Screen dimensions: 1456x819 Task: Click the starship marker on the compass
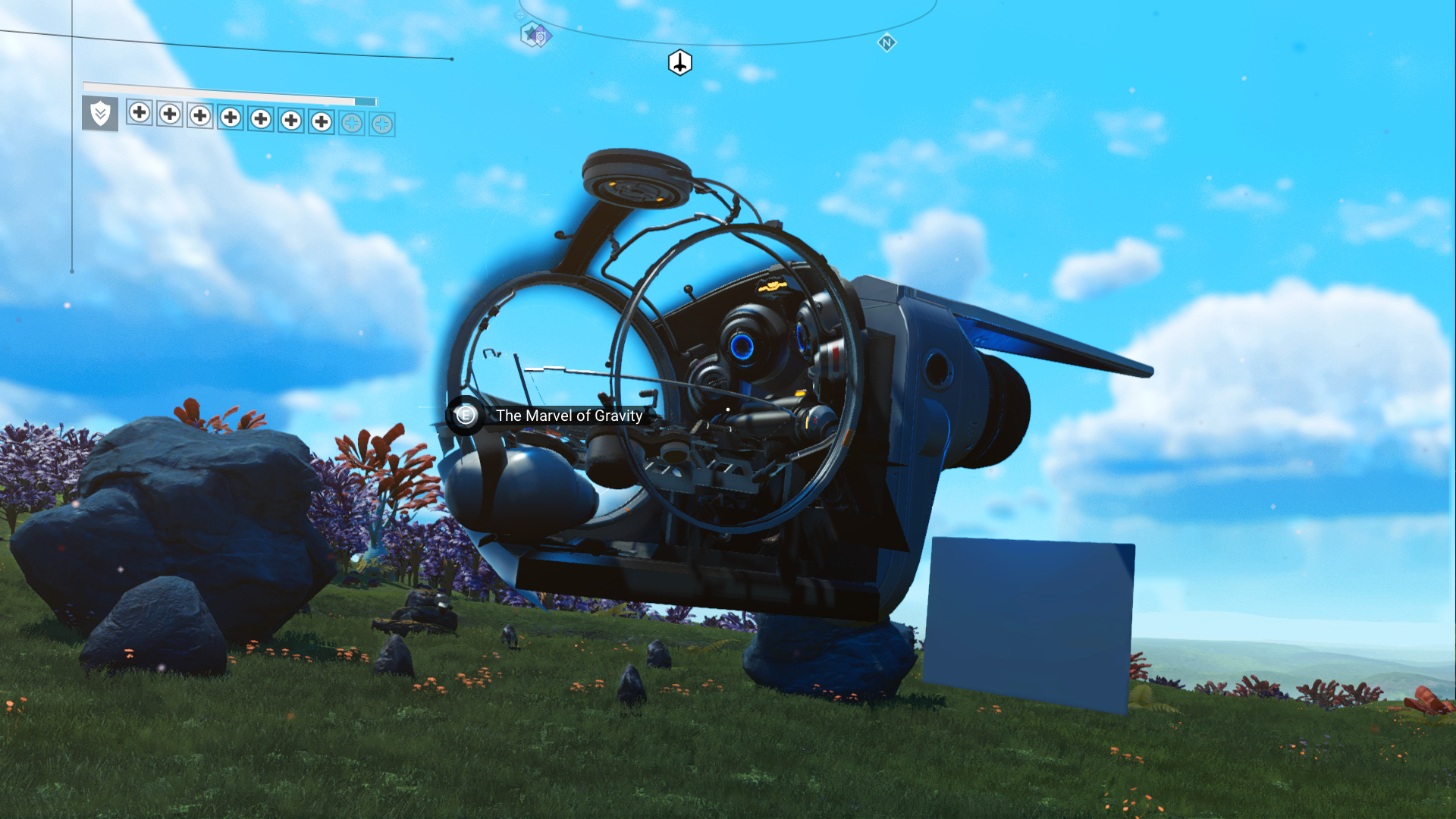tap(679, 63)
